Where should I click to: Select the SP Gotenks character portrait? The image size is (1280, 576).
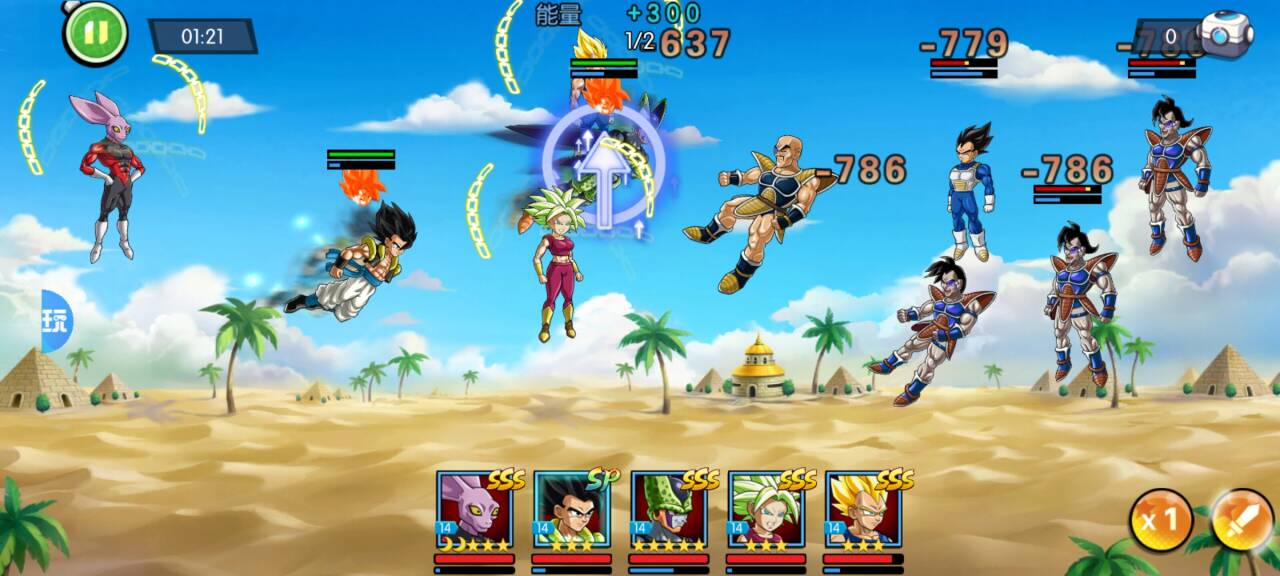[x=571, y=510]
